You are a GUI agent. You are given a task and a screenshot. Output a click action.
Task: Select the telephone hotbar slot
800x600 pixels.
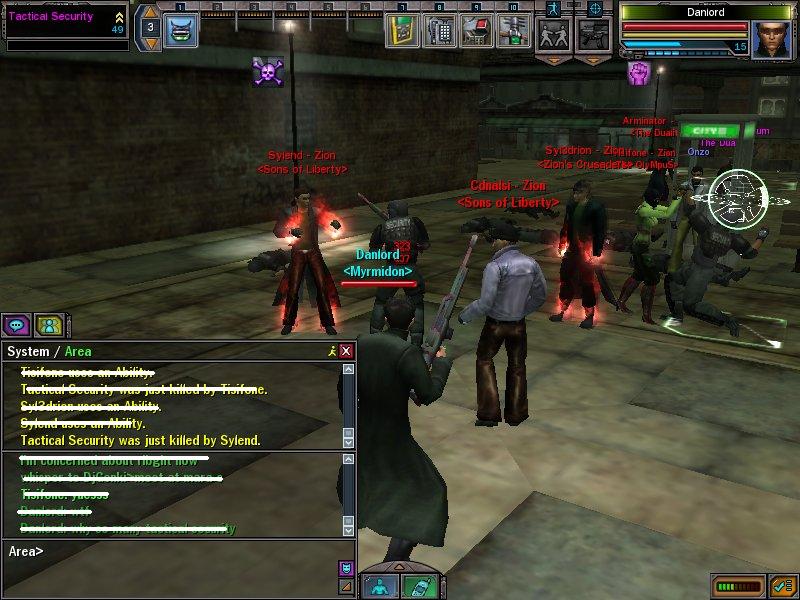click(x=437, y=30)
